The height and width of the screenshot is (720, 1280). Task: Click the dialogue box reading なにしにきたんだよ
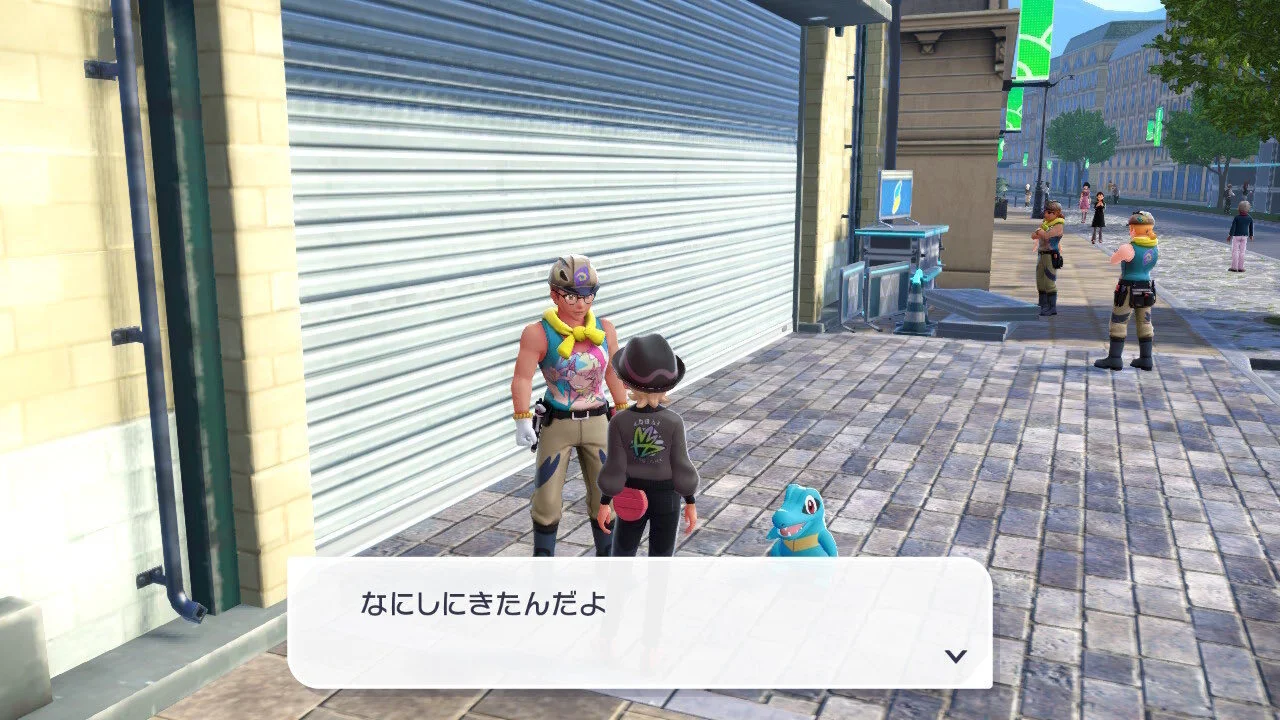coord(639,622)
